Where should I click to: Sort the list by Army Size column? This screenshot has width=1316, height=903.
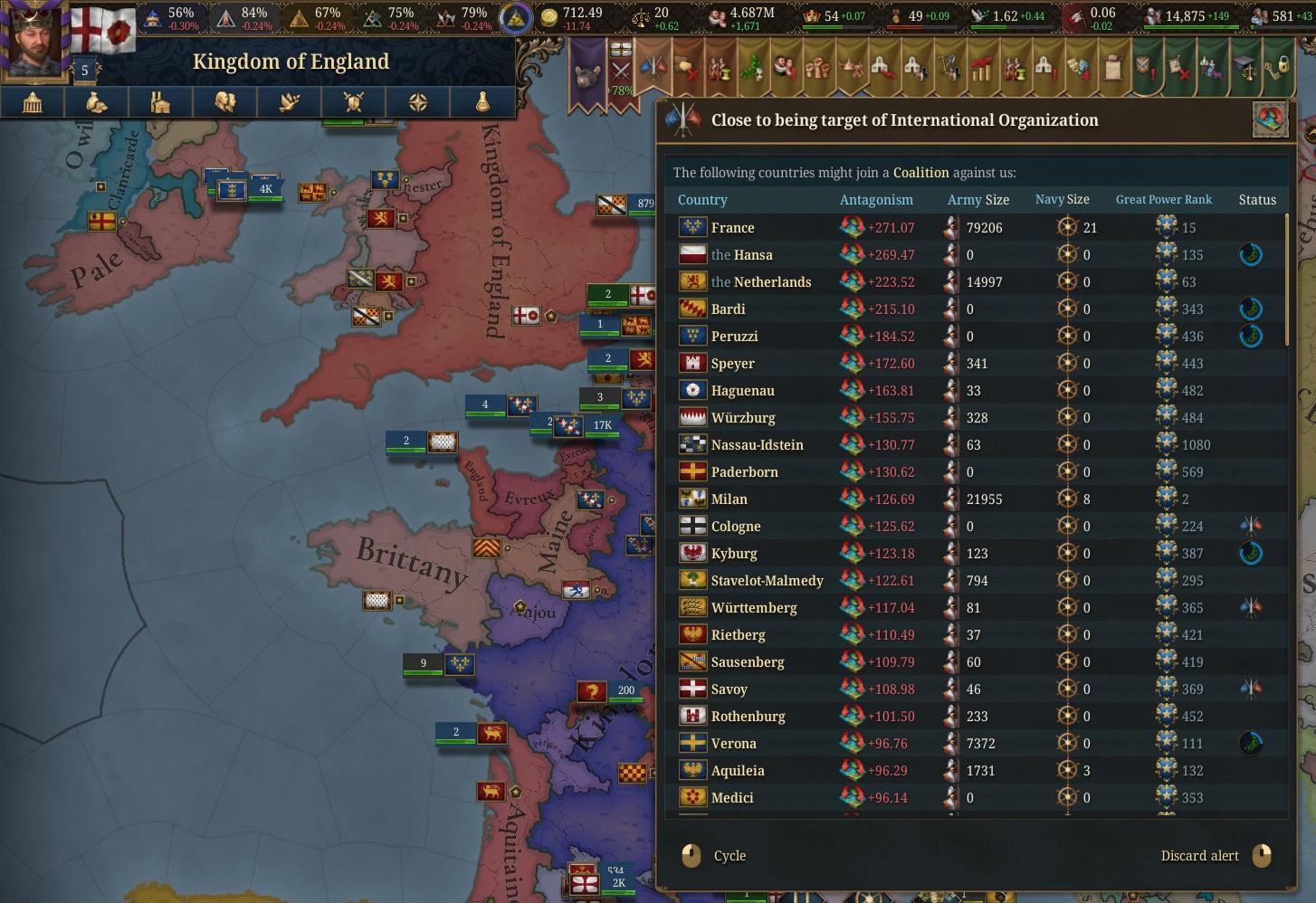tap(977, 200)
